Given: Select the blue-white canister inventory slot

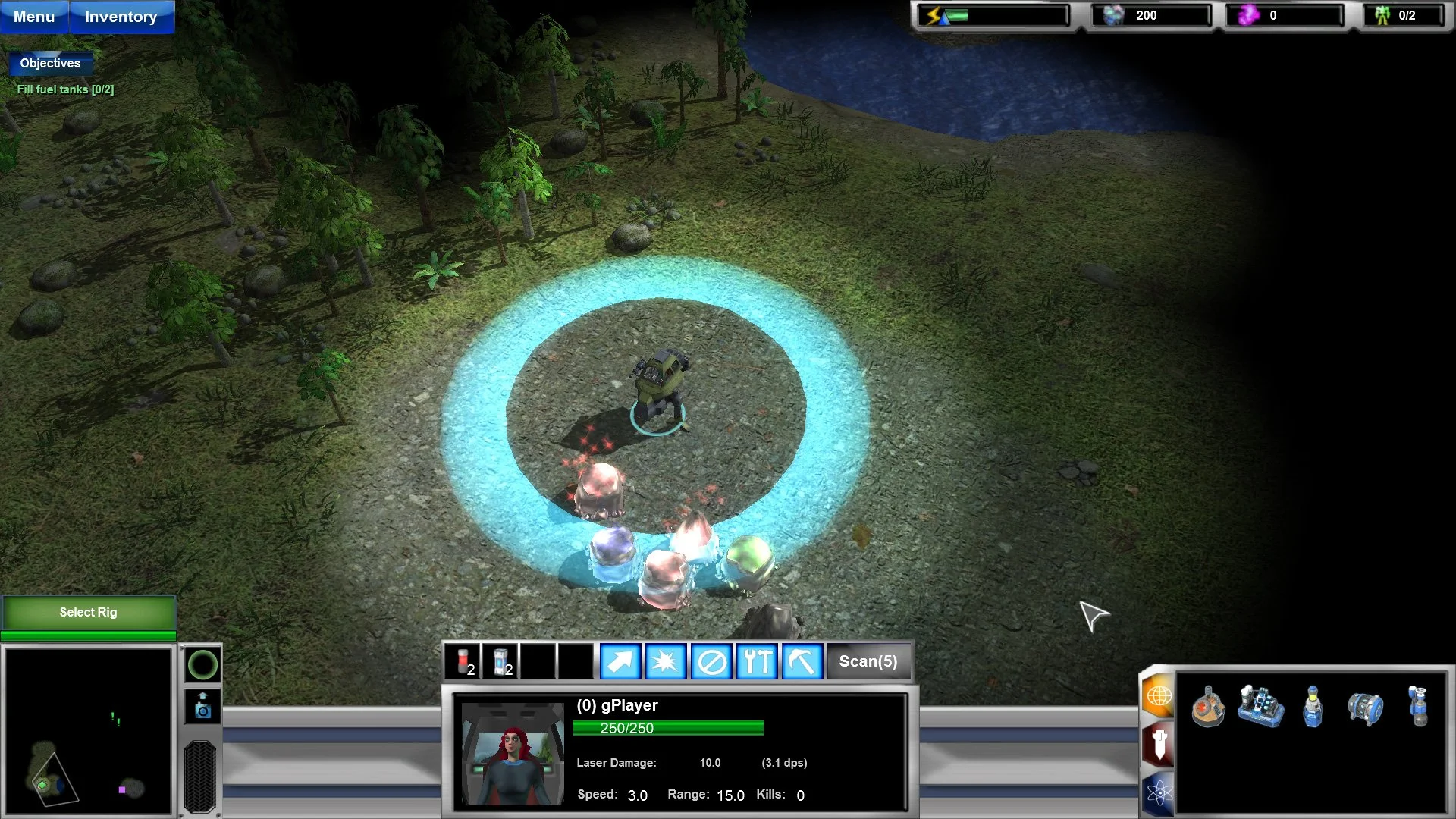Looking at the screenshot, I should [x=500, y=661].
